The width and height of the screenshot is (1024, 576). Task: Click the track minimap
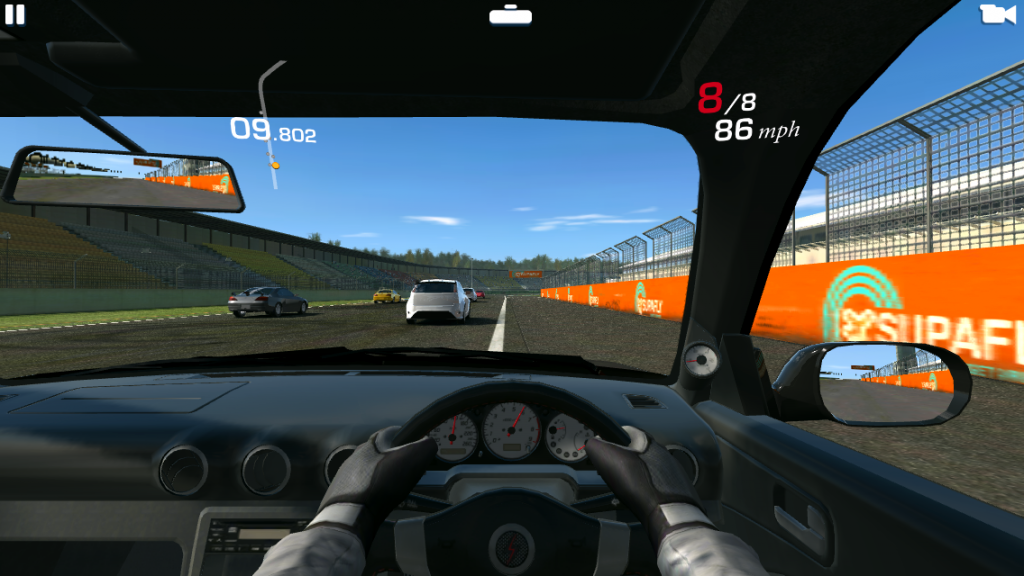pos(270,125)
